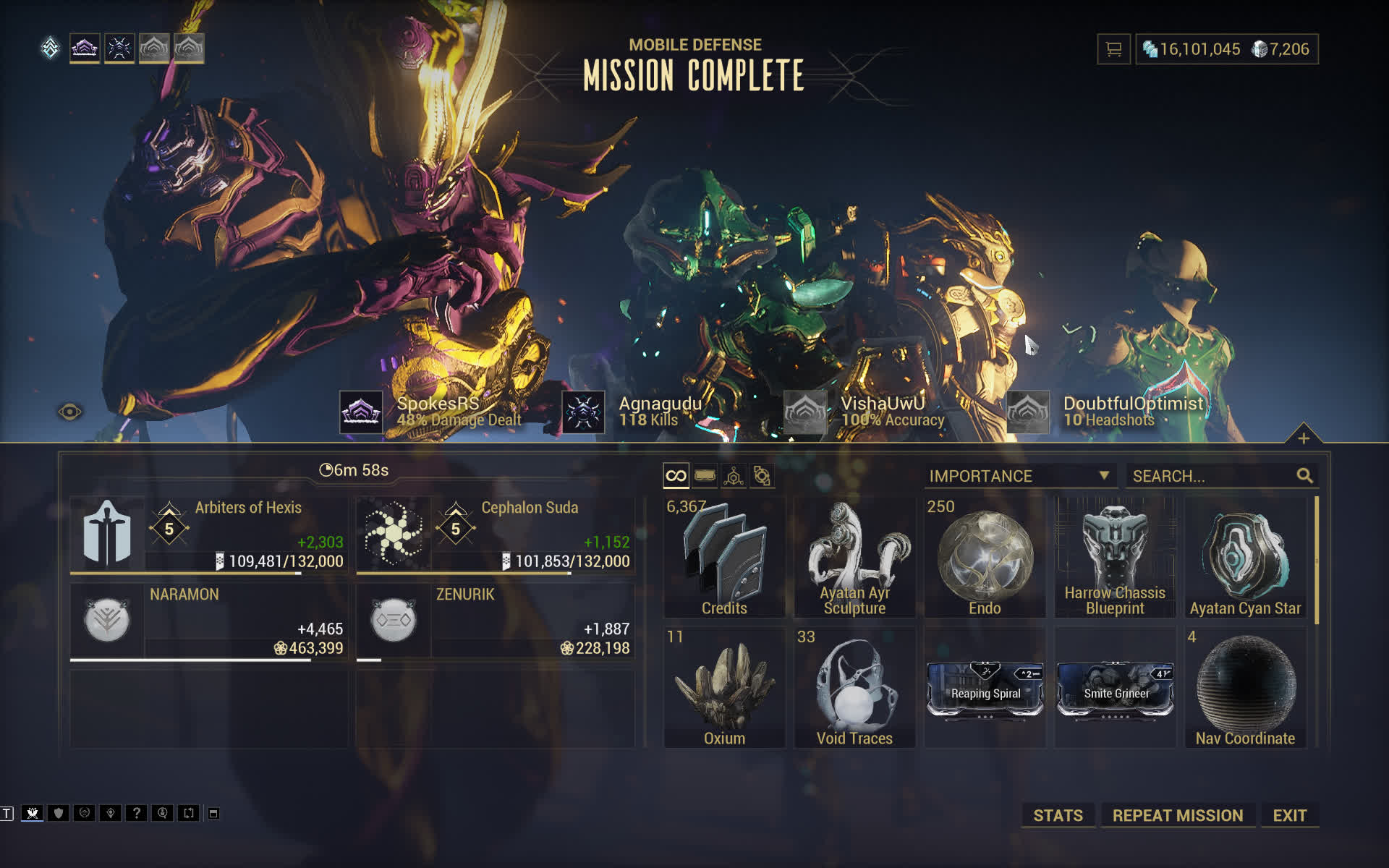Image resolution: width=1389 pixels, height=868 pixels.
Task: Exit the mission results screen
Action: (x=1289, y=815)
